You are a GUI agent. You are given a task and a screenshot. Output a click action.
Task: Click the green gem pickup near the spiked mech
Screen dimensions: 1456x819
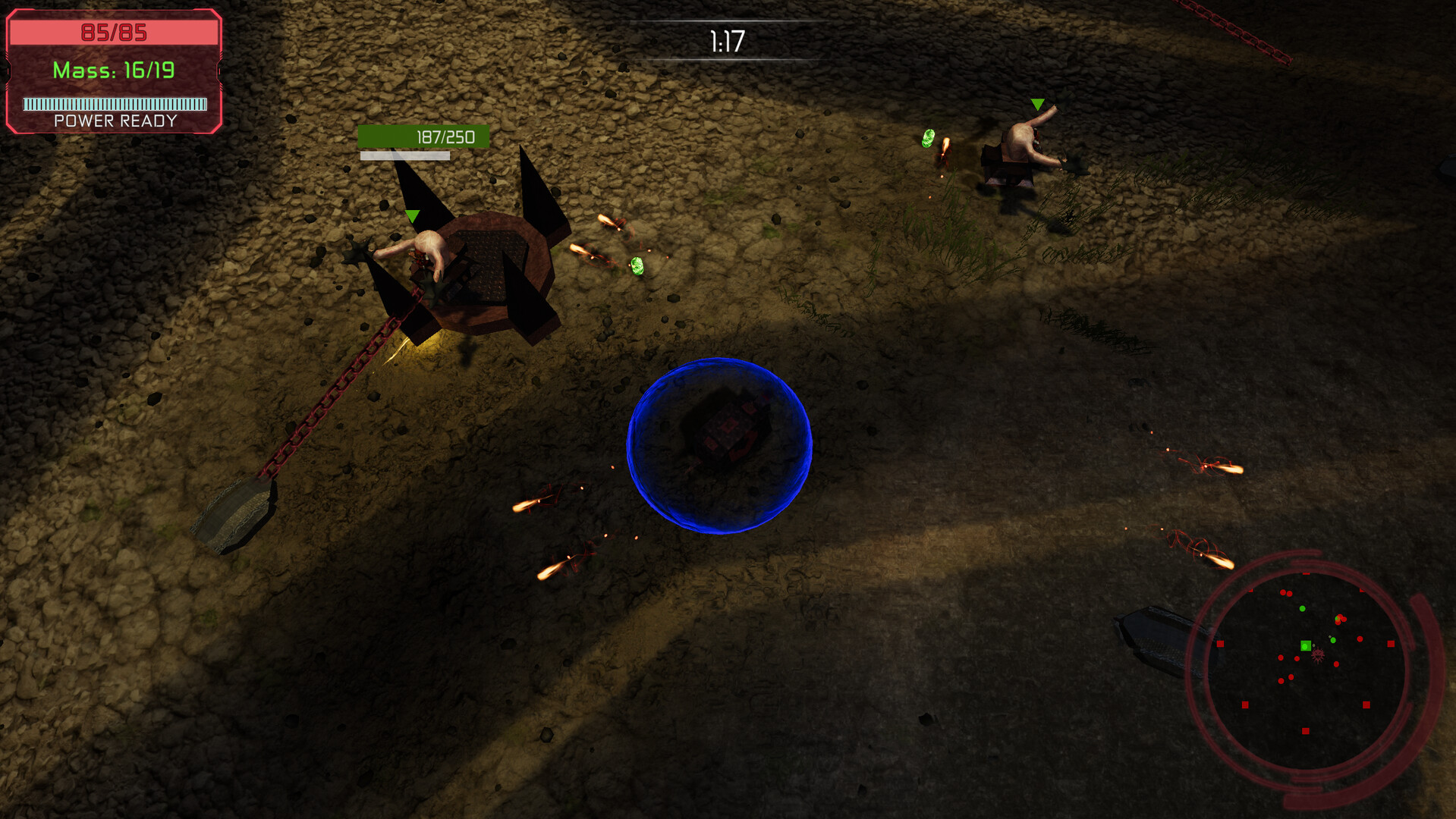637,267
